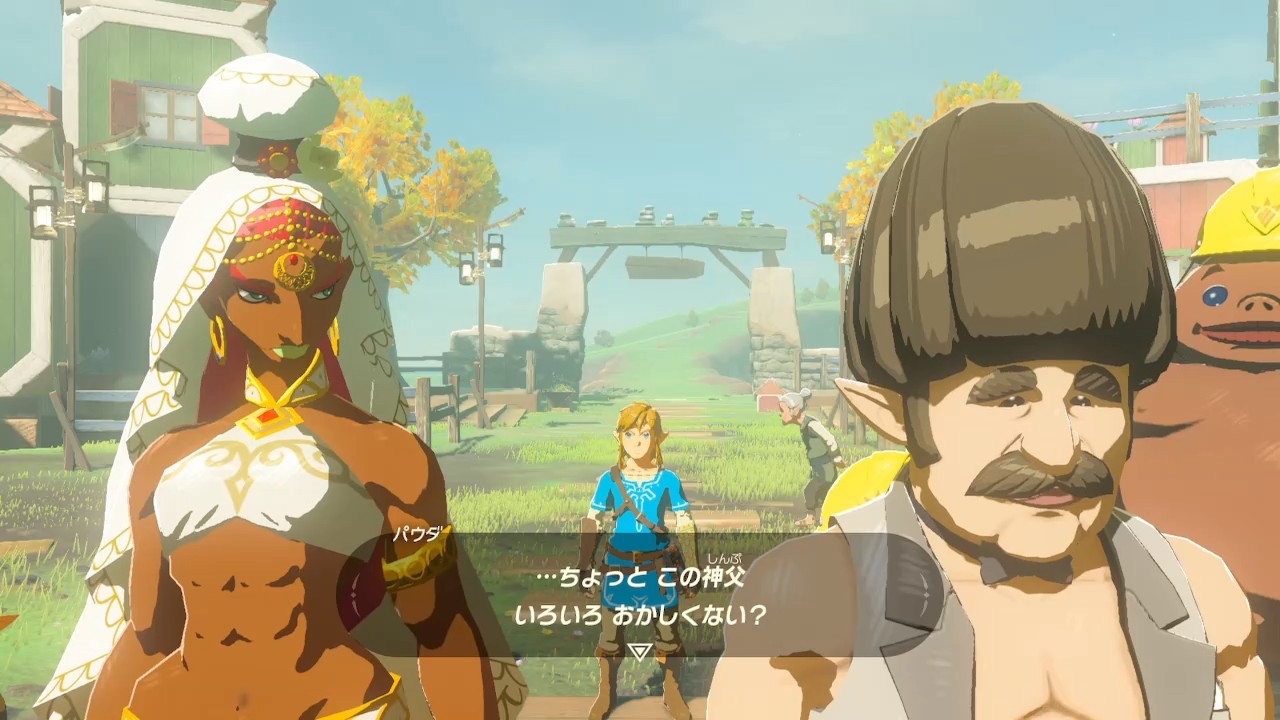Advance dialogue with the down-arrow indicator
The height and width of the screenshot is (720, 1280).
pyautogui.click(x=639, y=651)
